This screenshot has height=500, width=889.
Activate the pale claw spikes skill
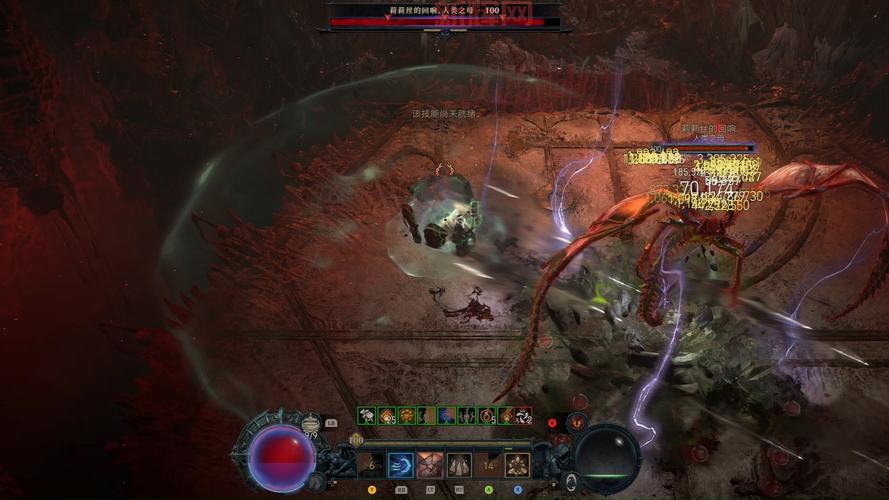[459, 464]
